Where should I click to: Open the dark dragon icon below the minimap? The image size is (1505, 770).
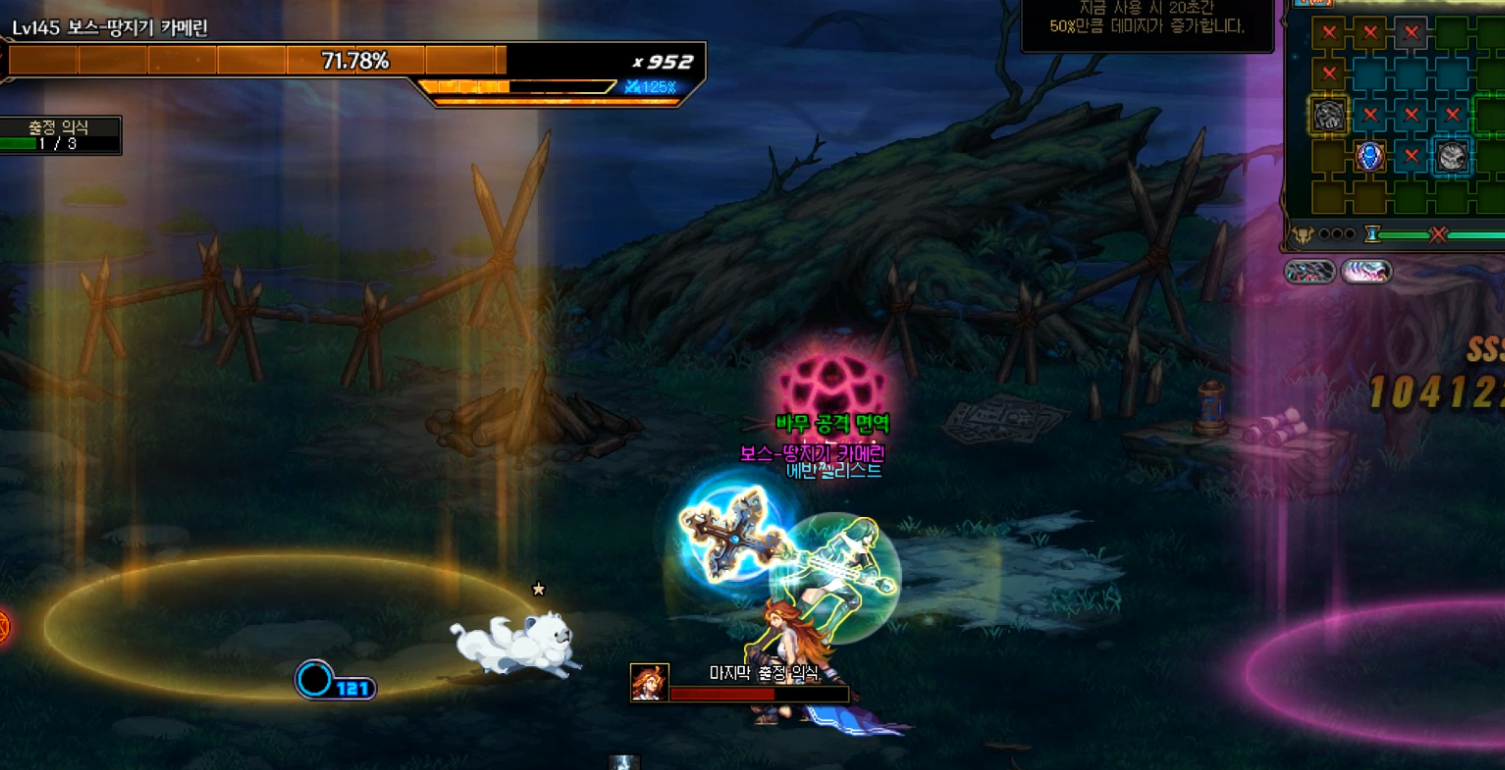click(1310, 271)
